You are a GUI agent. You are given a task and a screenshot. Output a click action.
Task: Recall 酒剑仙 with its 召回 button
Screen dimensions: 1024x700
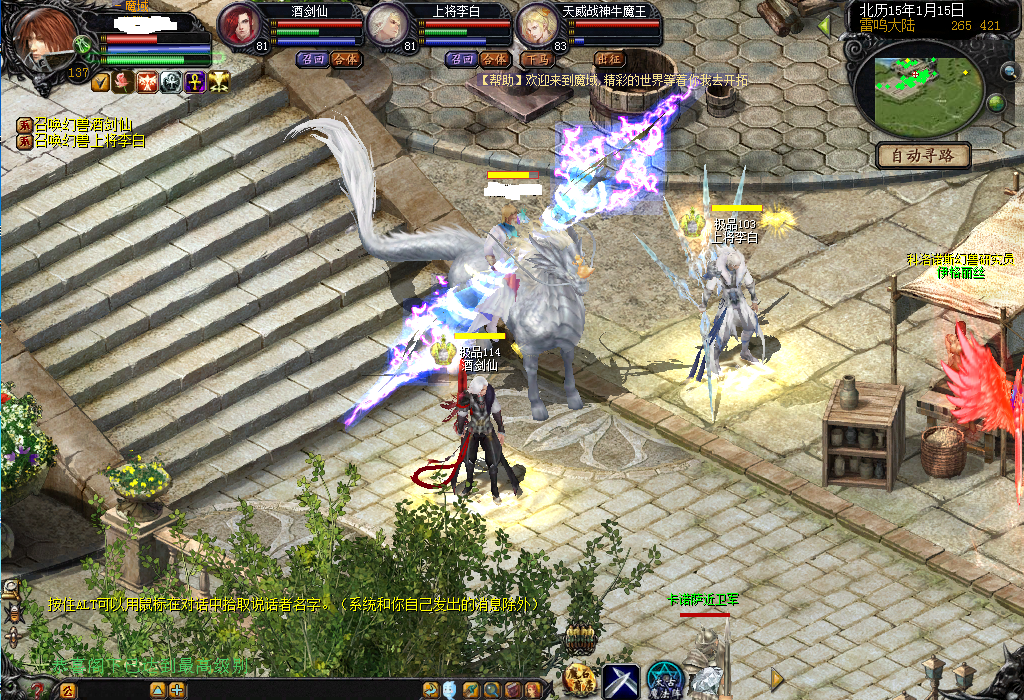tap(311, 59)
